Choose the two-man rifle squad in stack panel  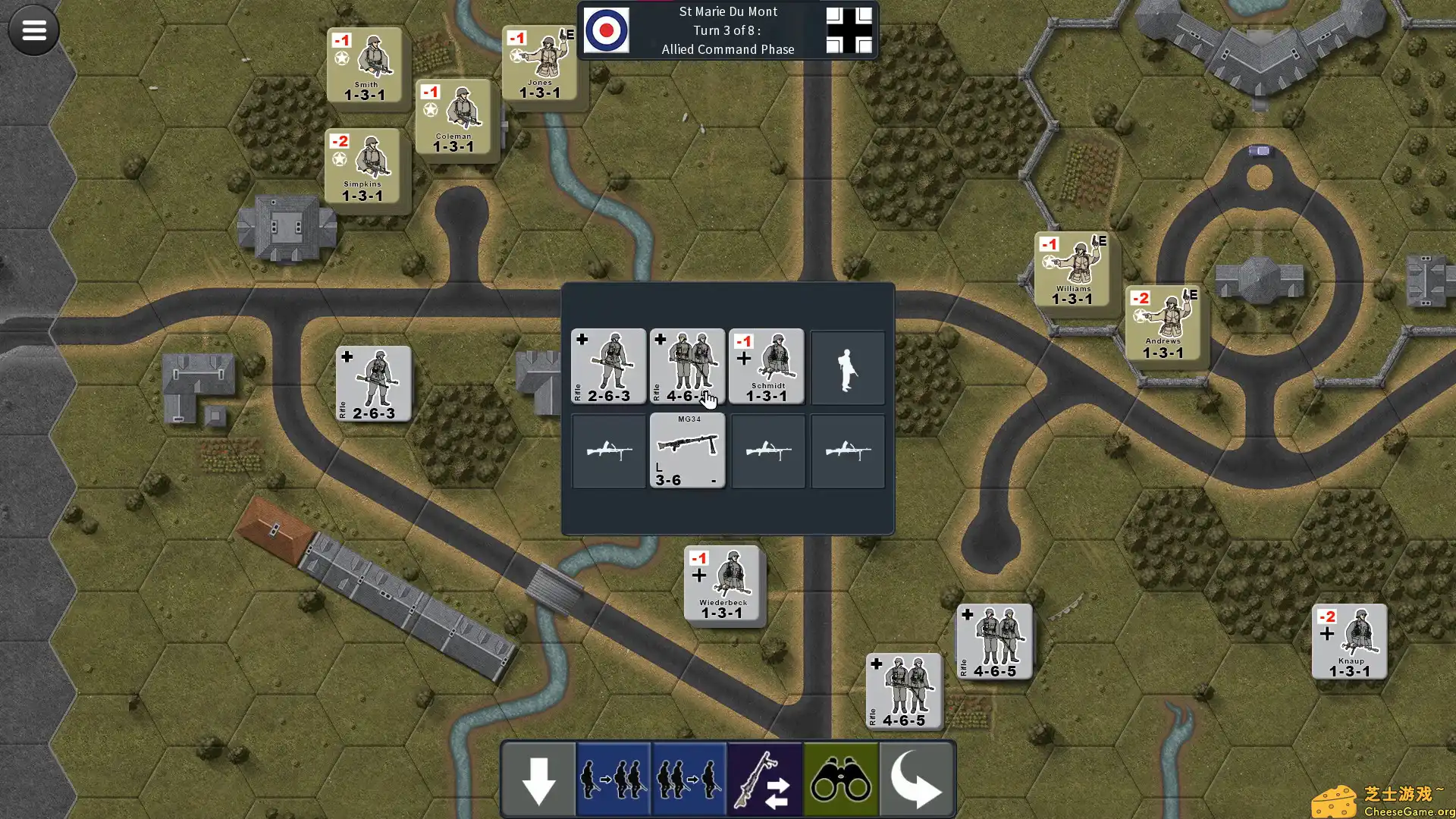687,366
